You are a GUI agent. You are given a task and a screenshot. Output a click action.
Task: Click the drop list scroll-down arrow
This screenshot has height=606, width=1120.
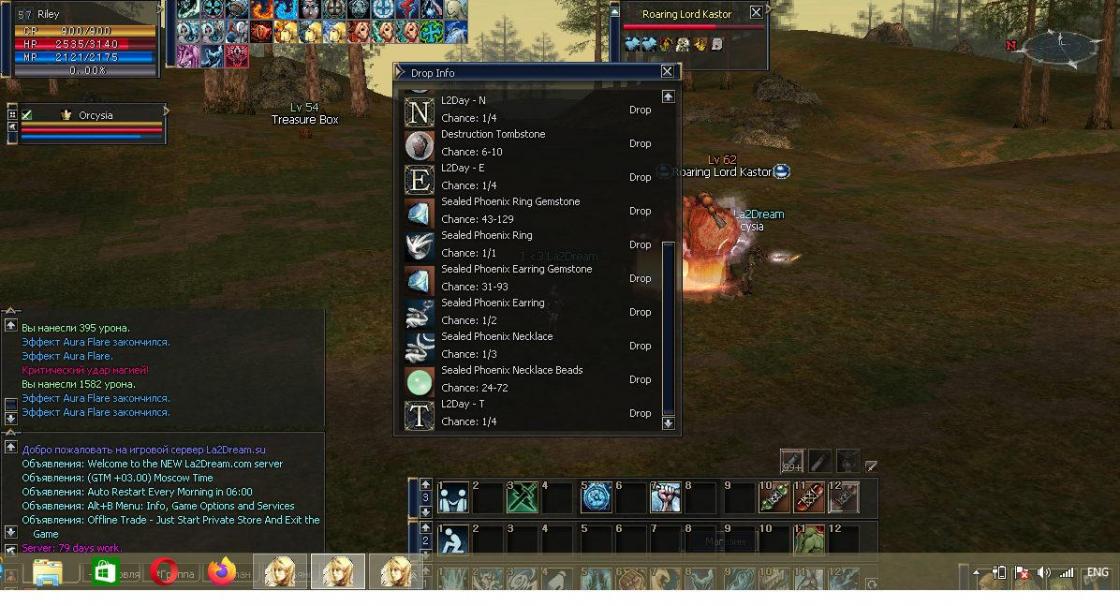point(668,423)
